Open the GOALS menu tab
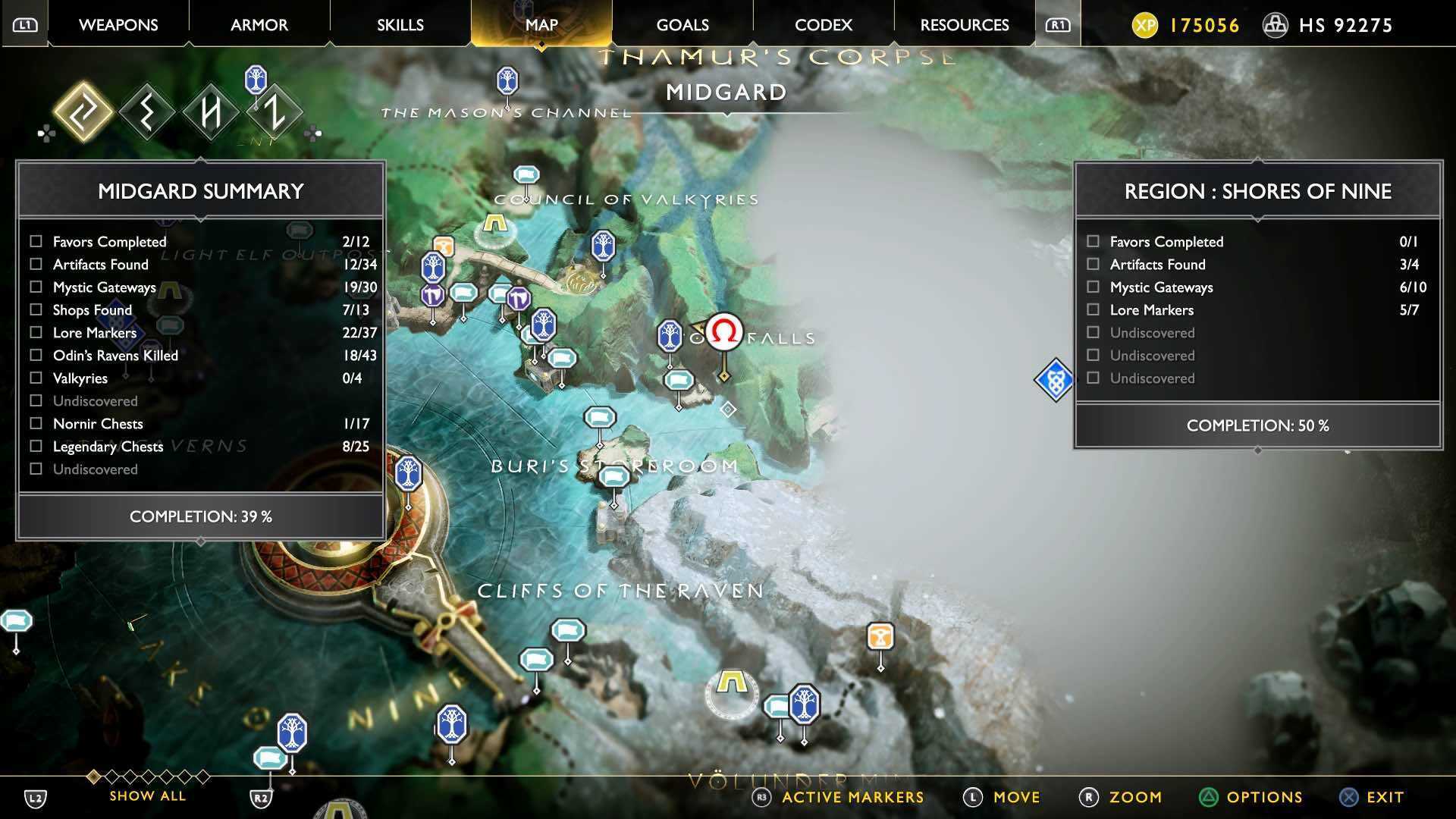Image resolution: width=1456 pixels, height=819 pixels. click(682, 24)
